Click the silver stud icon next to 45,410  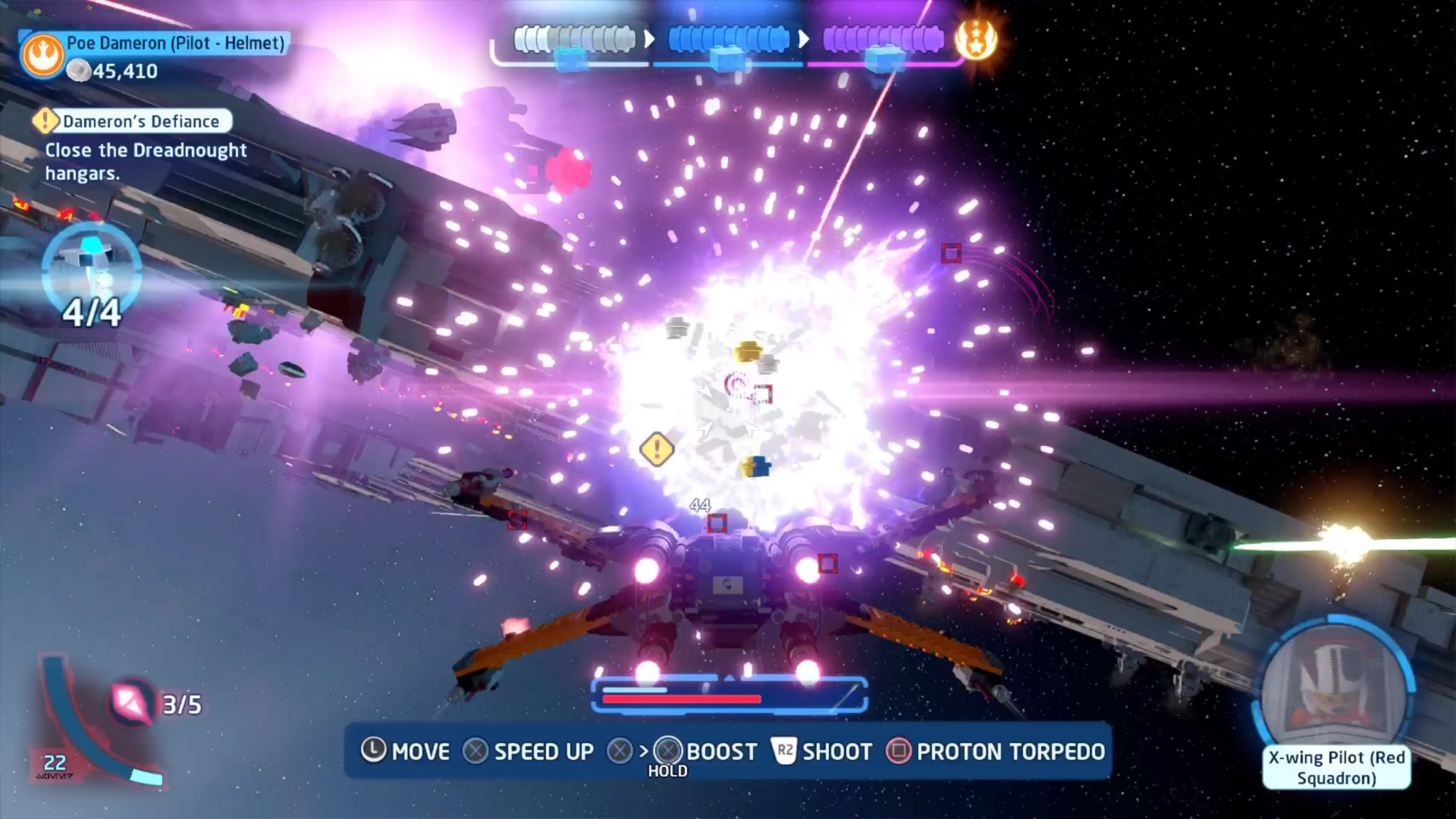point(80,70)
